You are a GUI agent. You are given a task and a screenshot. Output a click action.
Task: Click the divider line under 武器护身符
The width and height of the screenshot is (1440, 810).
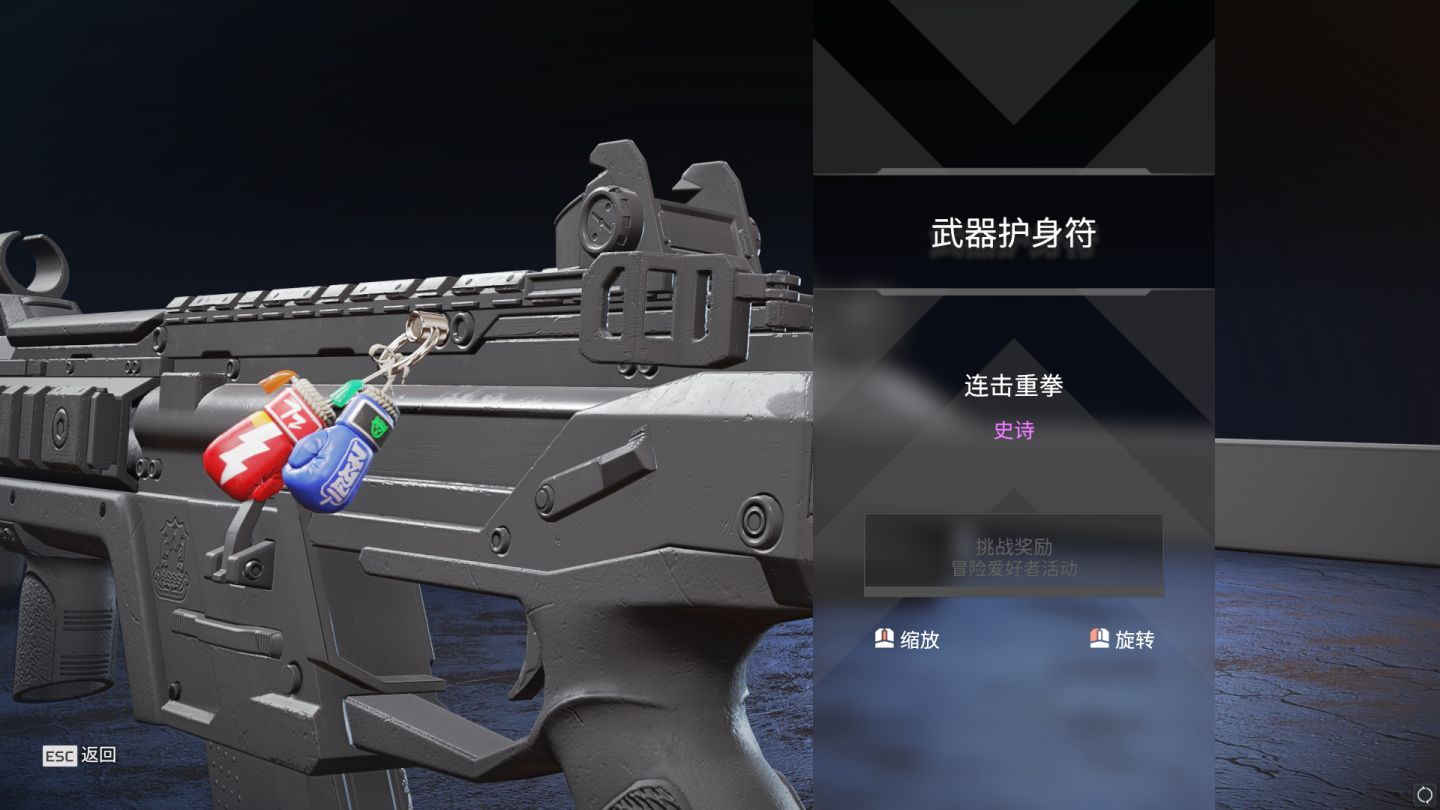(x=1013, y=293)
